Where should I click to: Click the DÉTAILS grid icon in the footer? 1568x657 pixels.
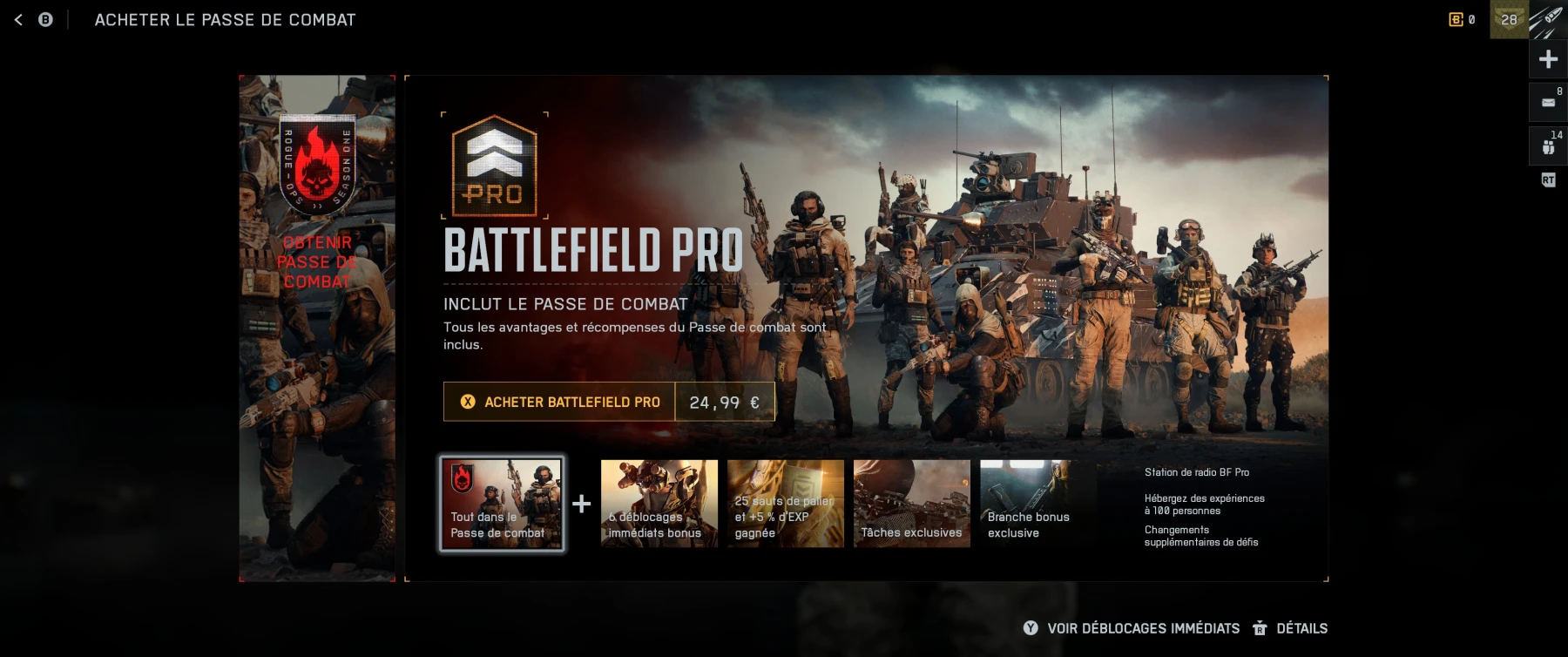coord(1258,628)
